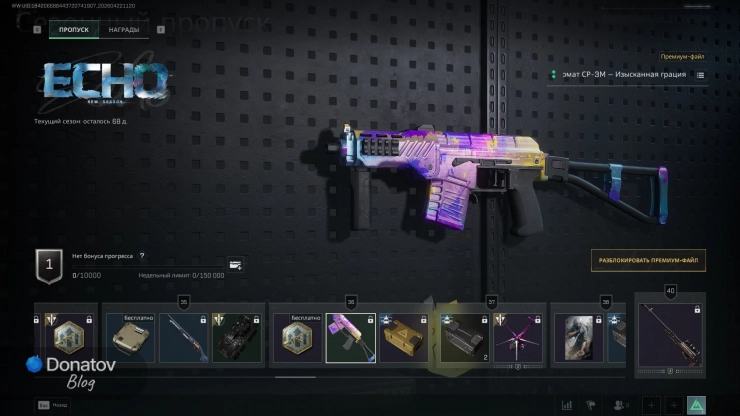
Task: Choose the shotgun reward tile
Action: pyautogui.click(x=183, y=337)
